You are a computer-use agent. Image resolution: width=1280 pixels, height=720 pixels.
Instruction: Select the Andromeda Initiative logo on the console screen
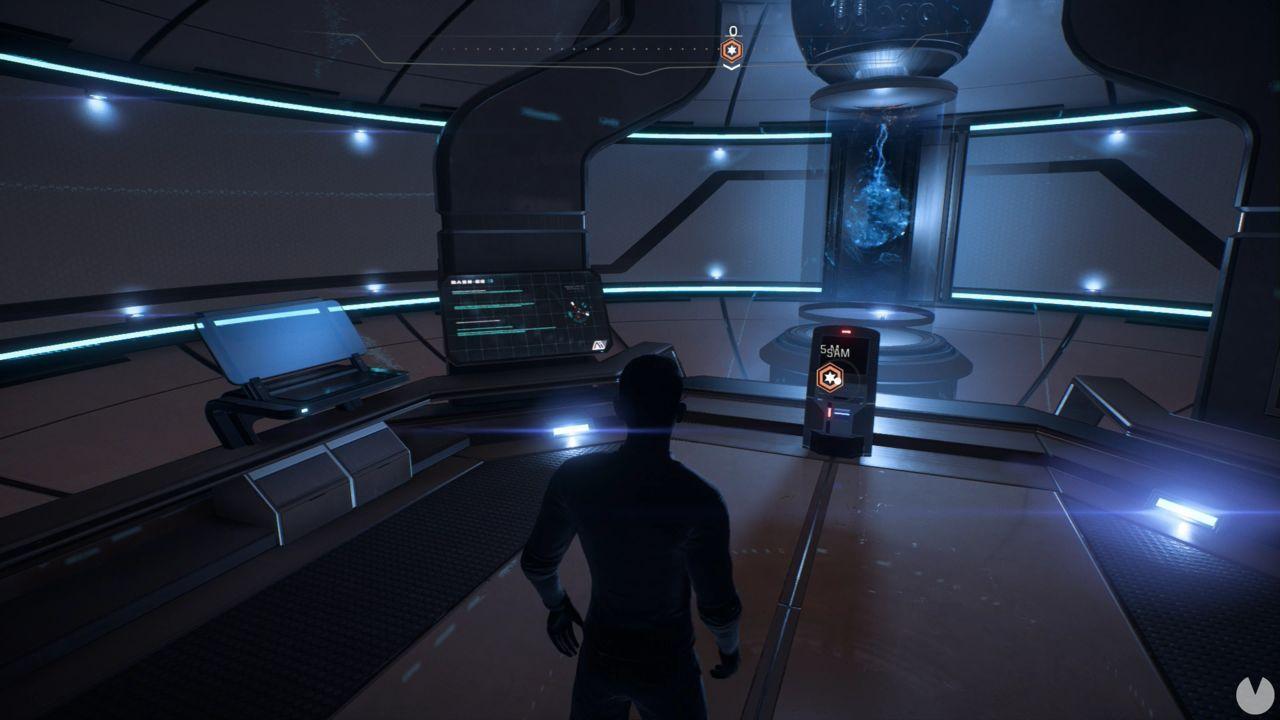tap(601, 344)
